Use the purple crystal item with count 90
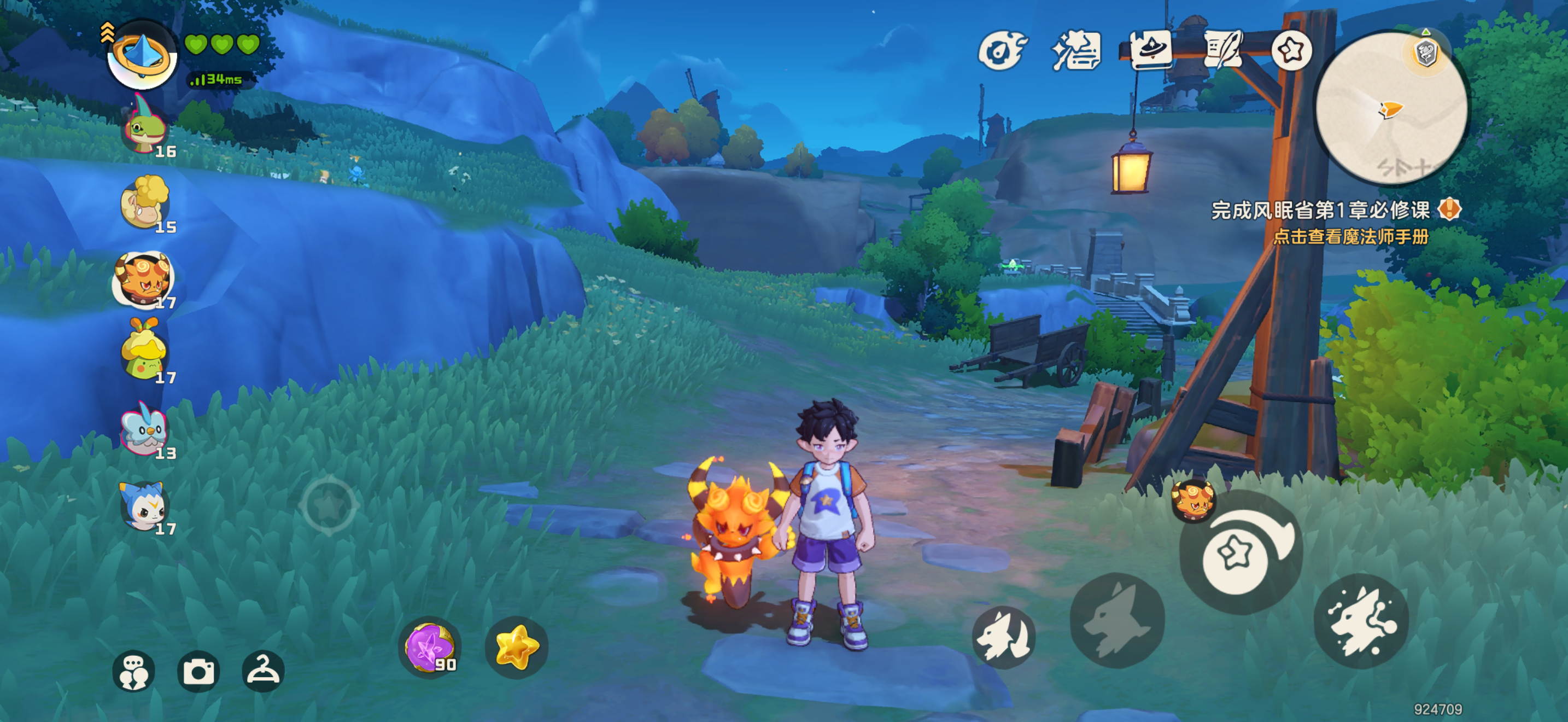The width and height of the screenshot is (1568, 722). pos(430,647)
